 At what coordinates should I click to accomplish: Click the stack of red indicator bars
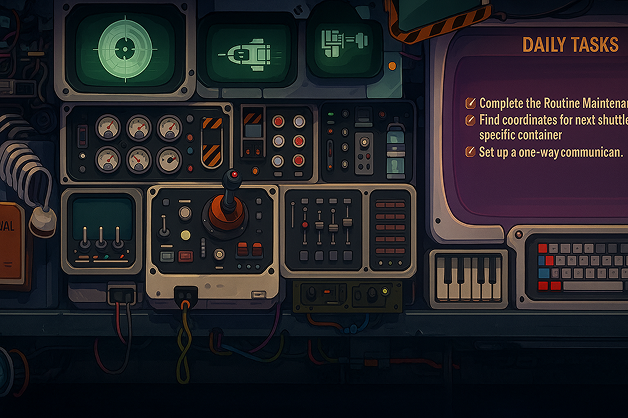click(x=389, y=227)
